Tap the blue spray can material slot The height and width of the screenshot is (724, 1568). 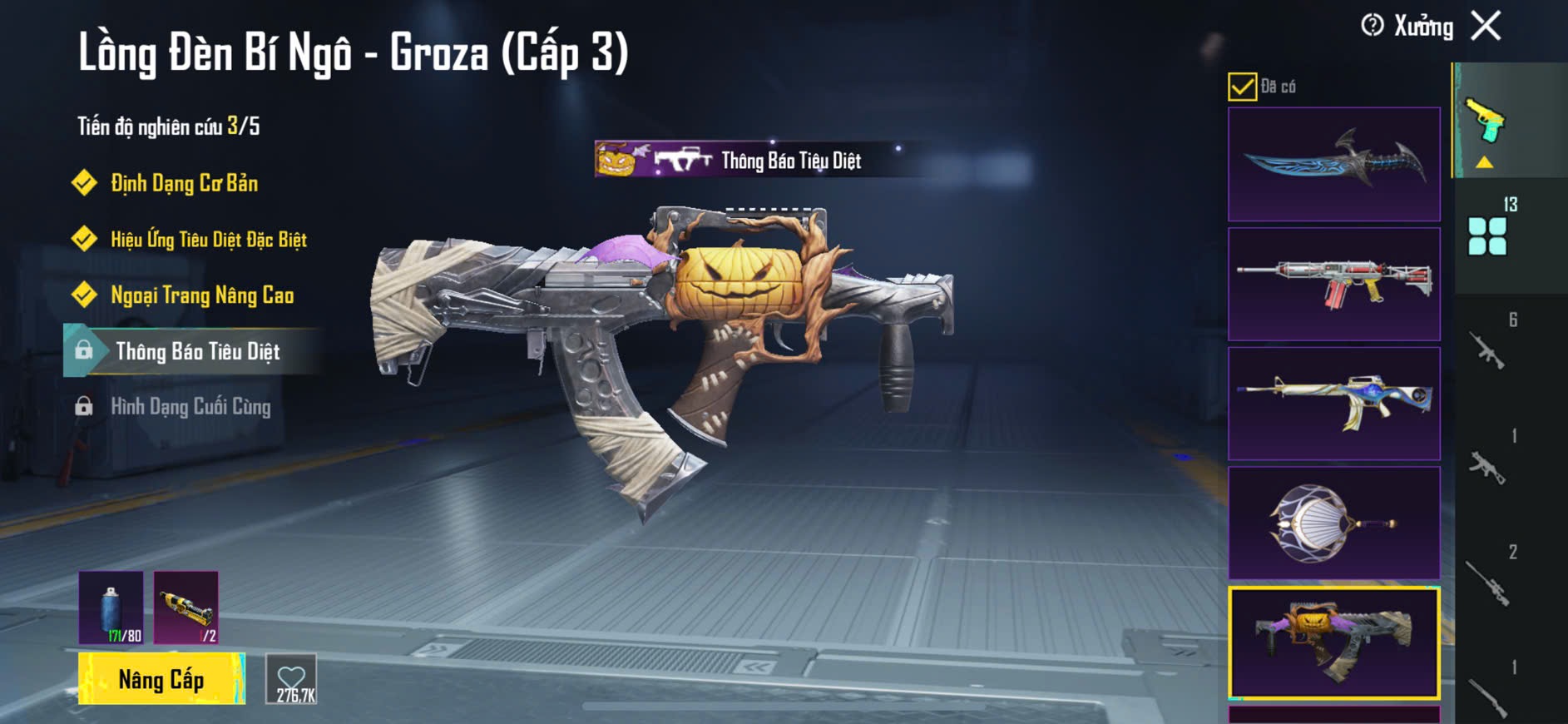point(111,607)
